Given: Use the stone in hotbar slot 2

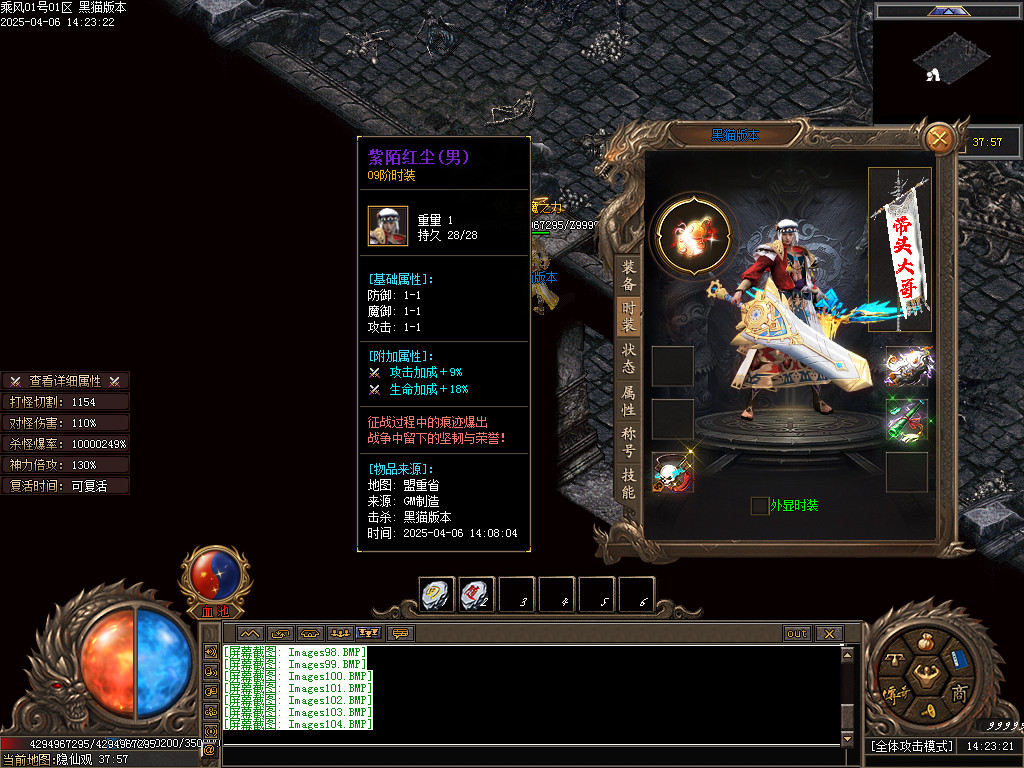Looking at the screenshot, I should 476,595.
